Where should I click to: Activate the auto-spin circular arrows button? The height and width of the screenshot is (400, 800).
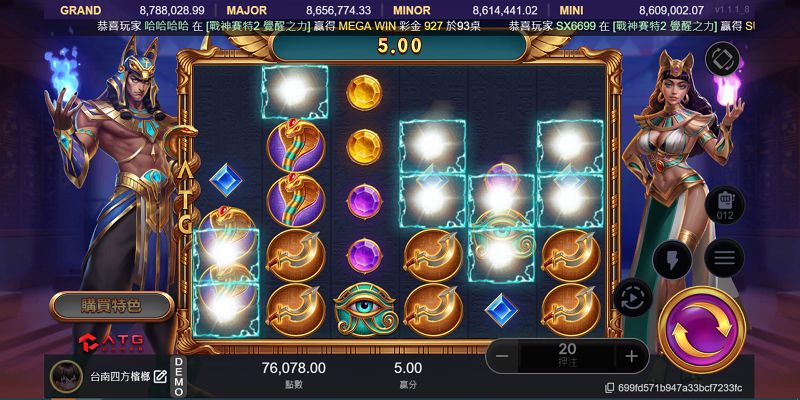tap(634, 297)
